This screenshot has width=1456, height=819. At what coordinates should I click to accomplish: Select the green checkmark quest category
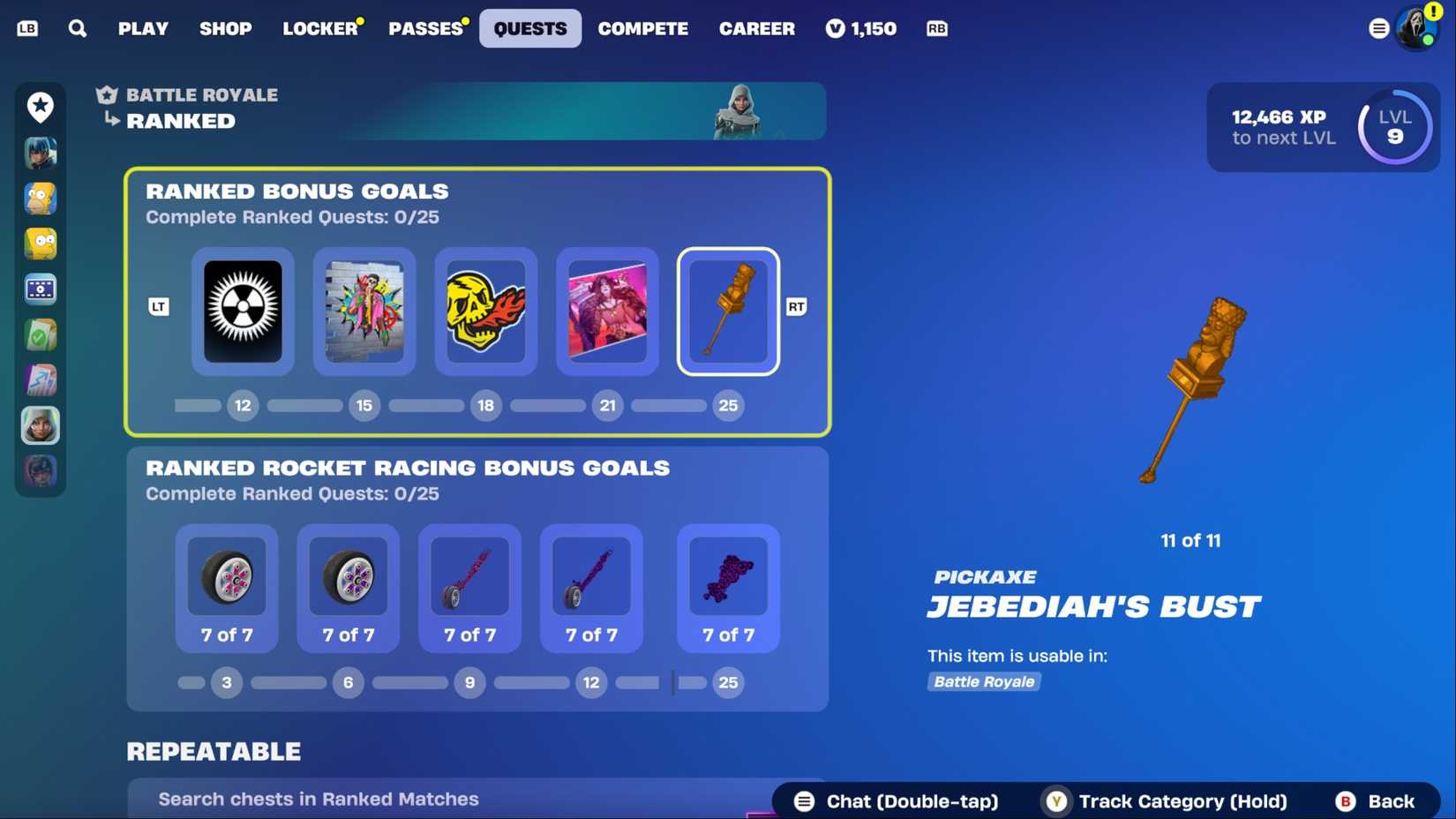point(39,334)
